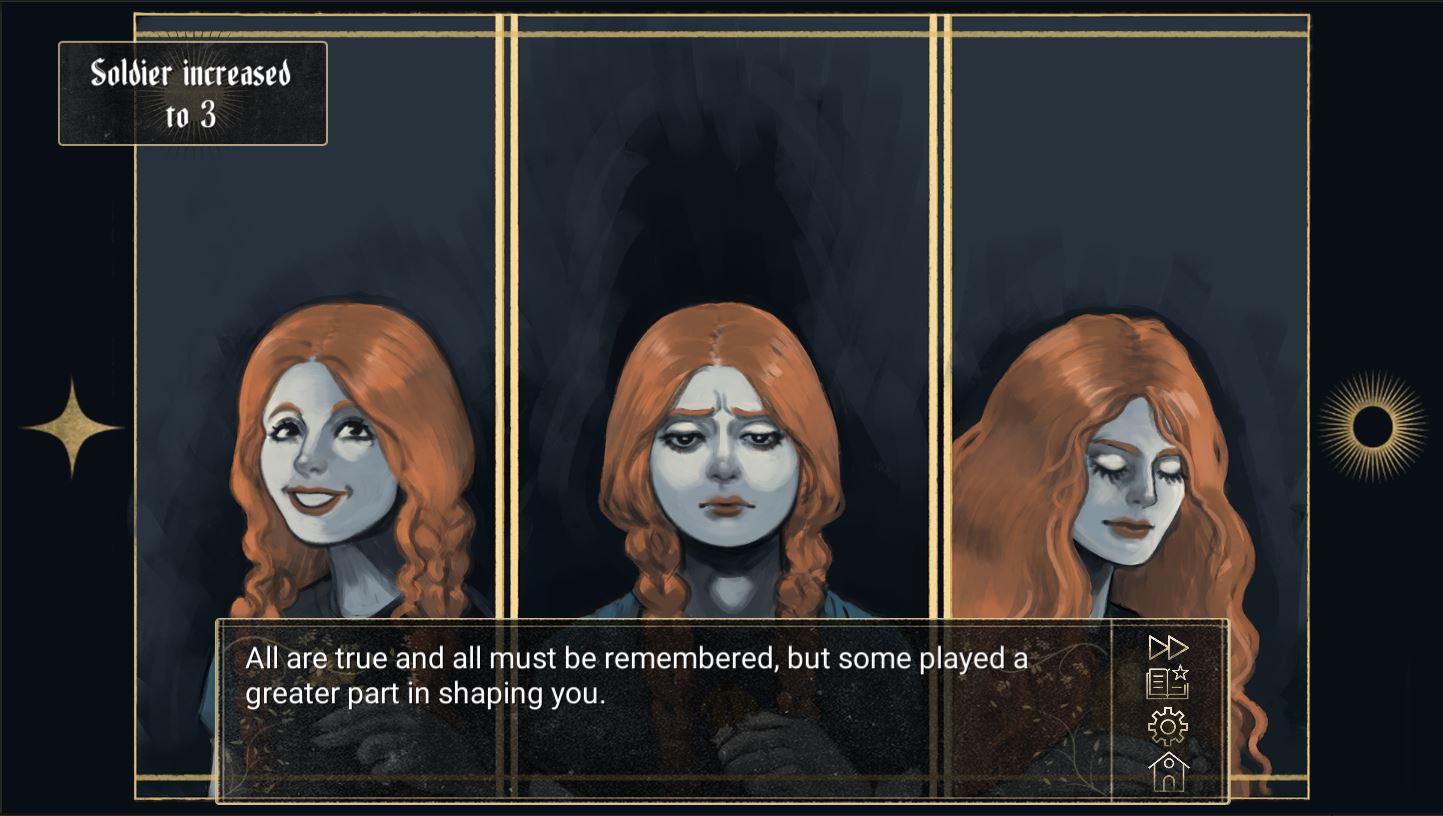Click the double-triangle skip arrows

pos(1171,648)
